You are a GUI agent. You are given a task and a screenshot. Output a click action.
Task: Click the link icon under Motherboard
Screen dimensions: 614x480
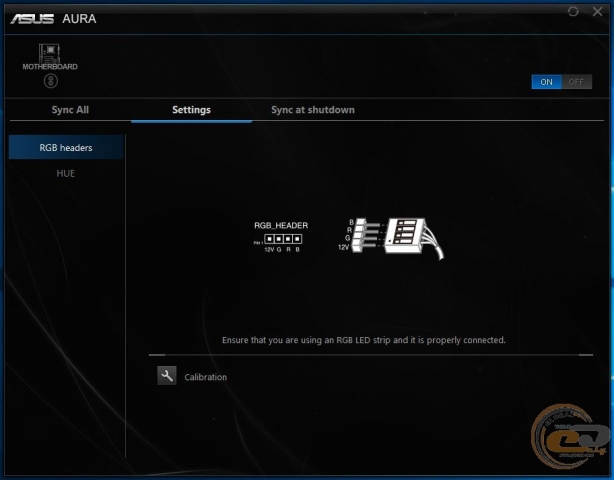[x=49, y=81]
